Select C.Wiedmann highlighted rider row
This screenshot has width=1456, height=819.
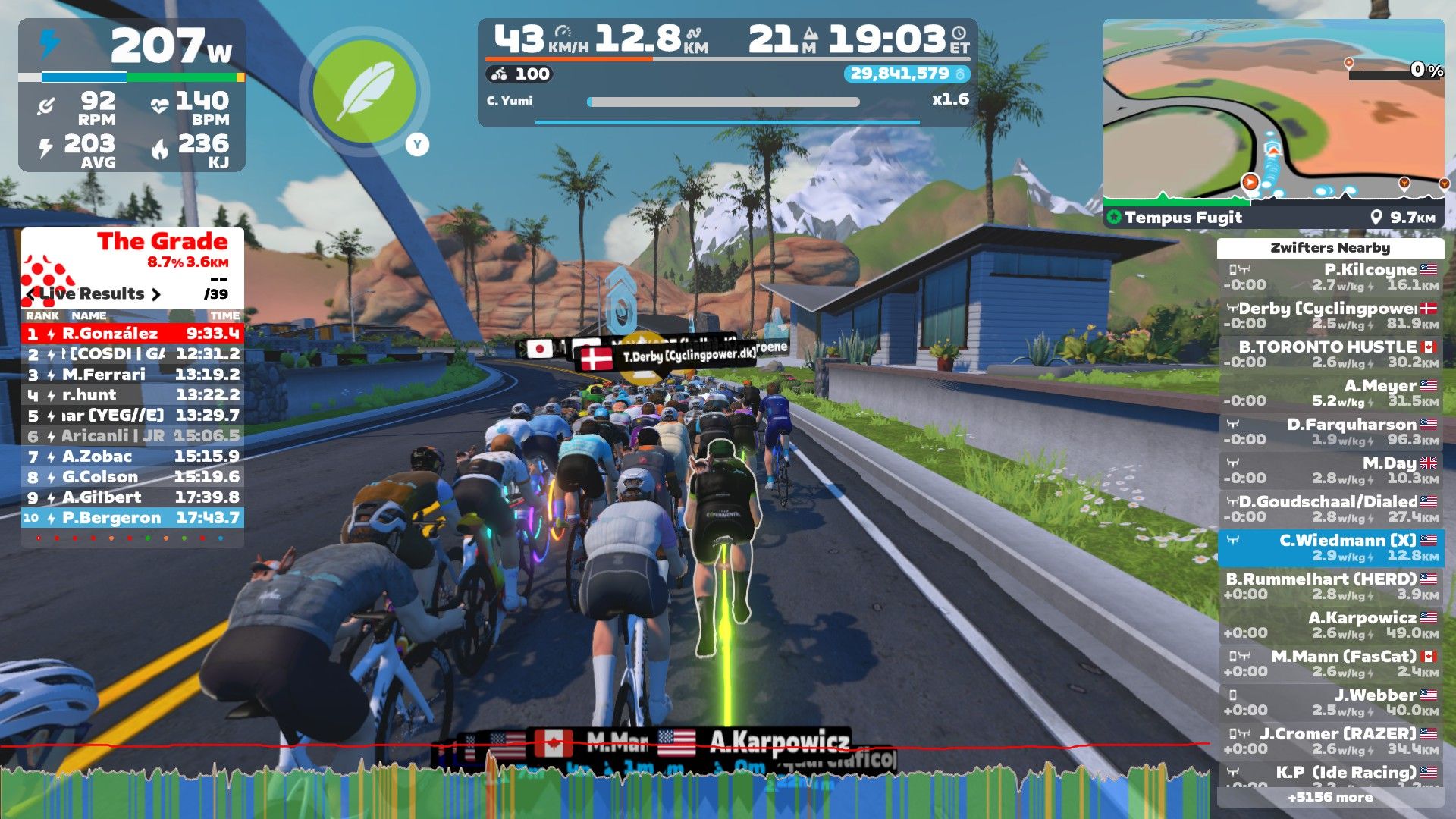tap(1330, 548)
